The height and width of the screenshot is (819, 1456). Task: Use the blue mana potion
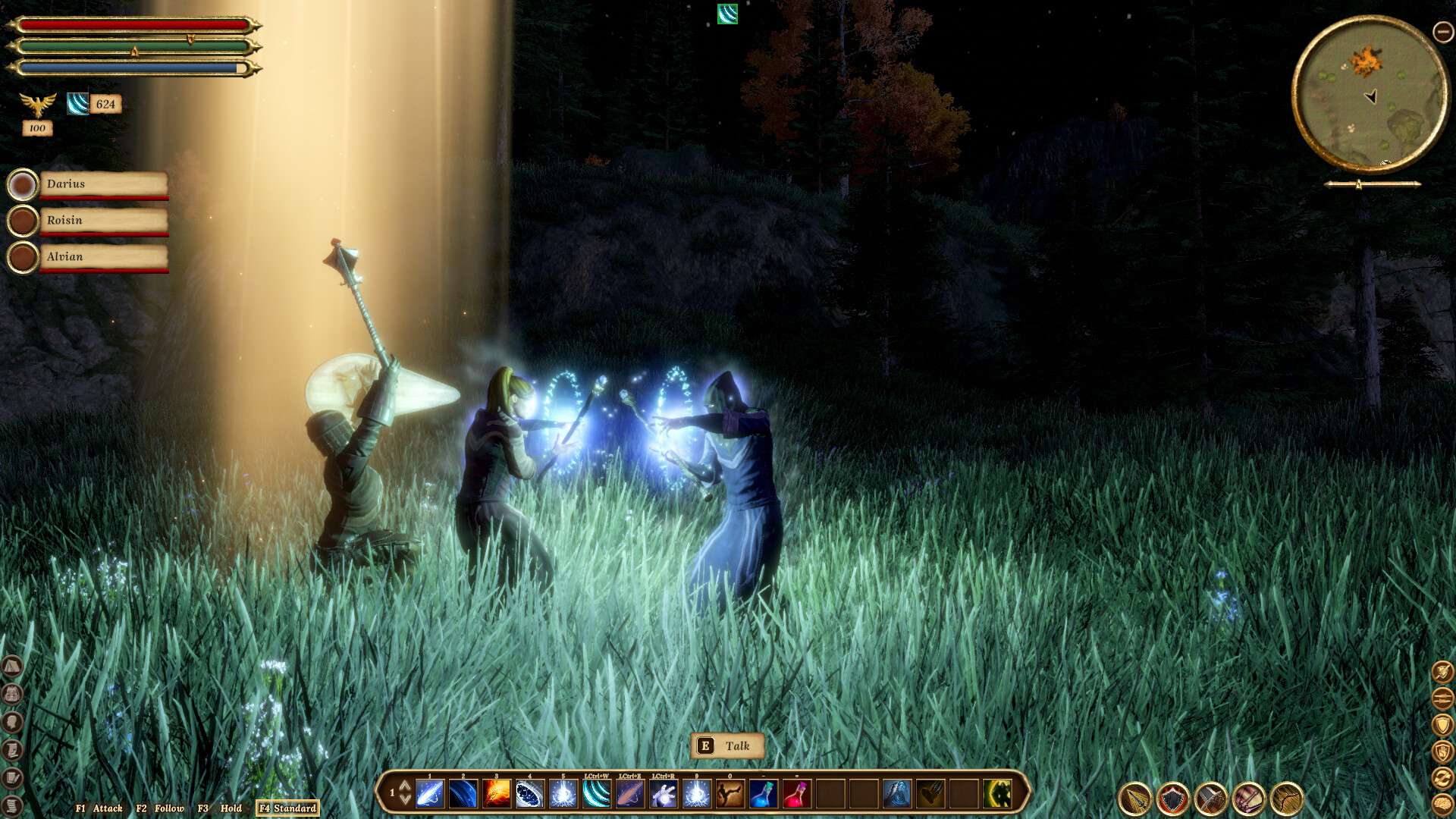pyautogui.click(x=762, y=794)
